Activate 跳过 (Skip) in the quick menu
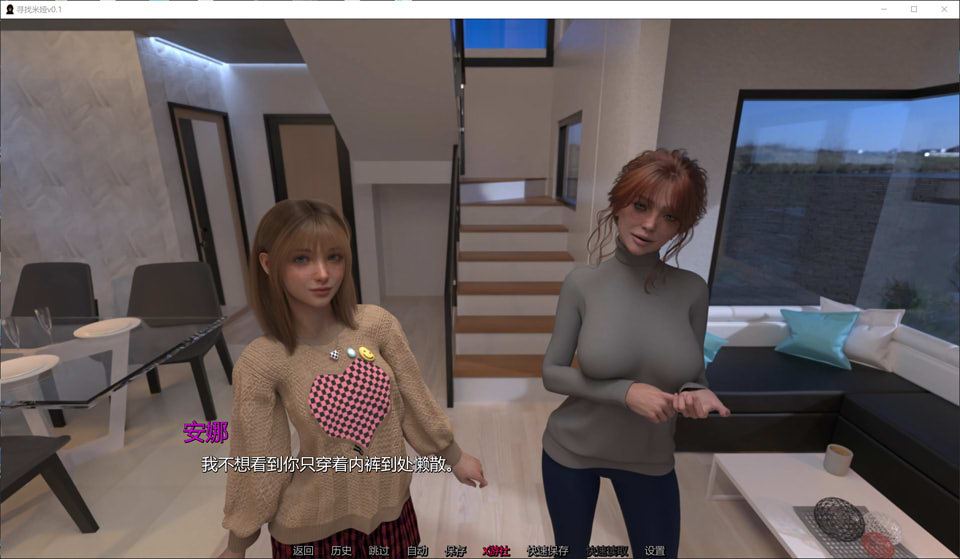Screen dimensions: 960x559 (379, 550)
